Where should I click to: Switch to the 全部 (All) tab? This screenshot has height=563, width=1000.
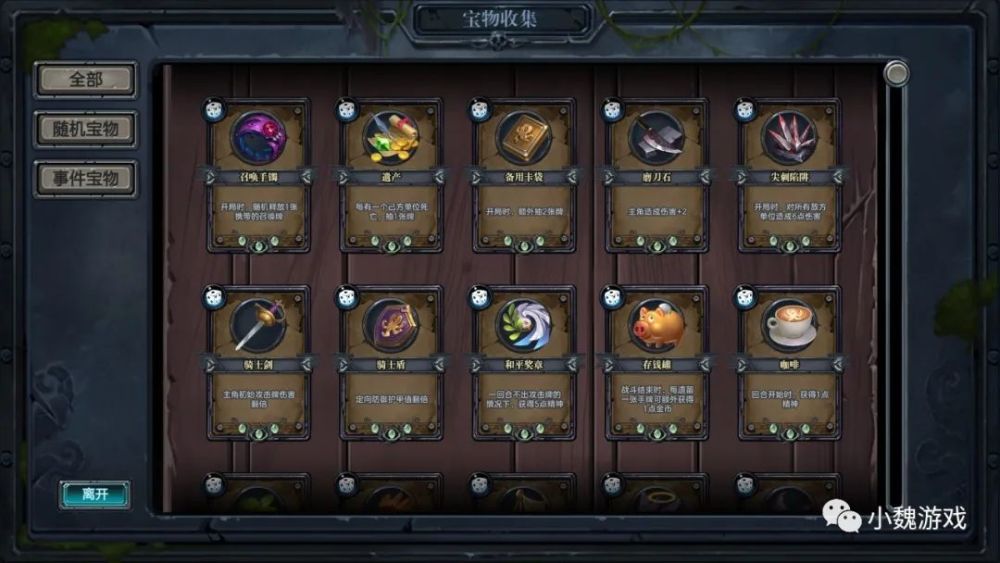tap(85, 80)
